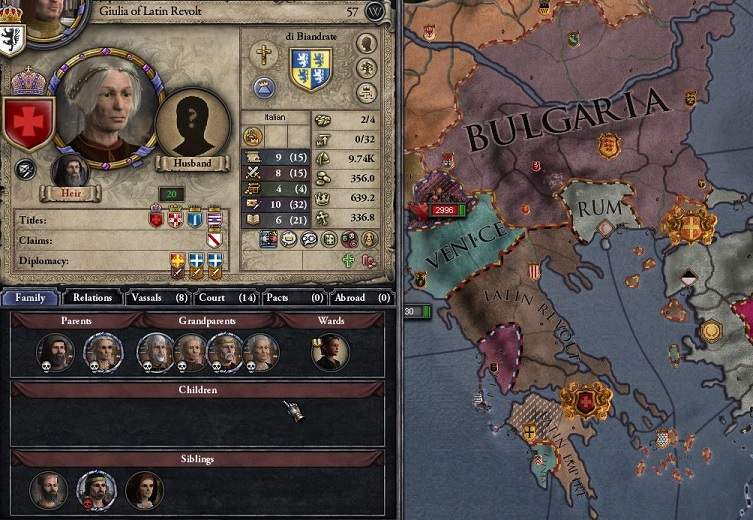Open the family tree button
This screenshot has height=520, width=753.
click(x=366, y=67)
